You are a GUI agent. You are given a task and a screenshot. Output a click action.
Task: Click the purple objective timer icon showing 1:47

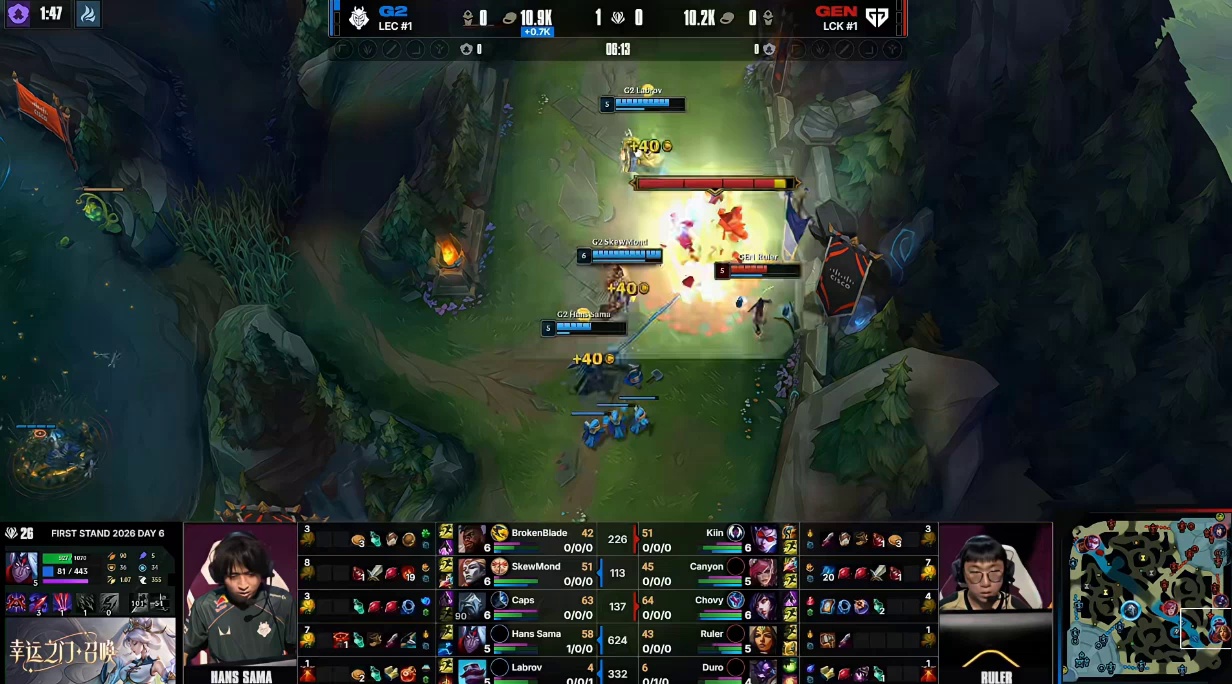[x=18, y=15]
